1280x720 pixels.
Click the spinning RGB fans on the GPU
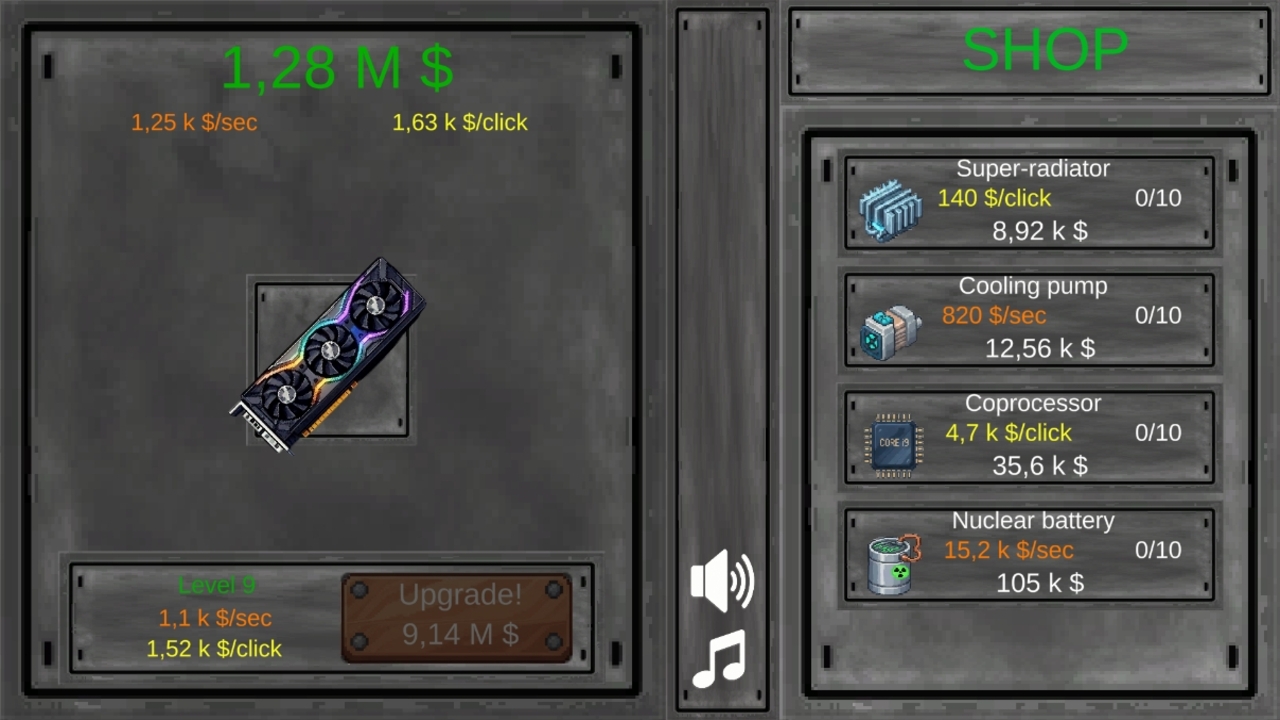330,350
